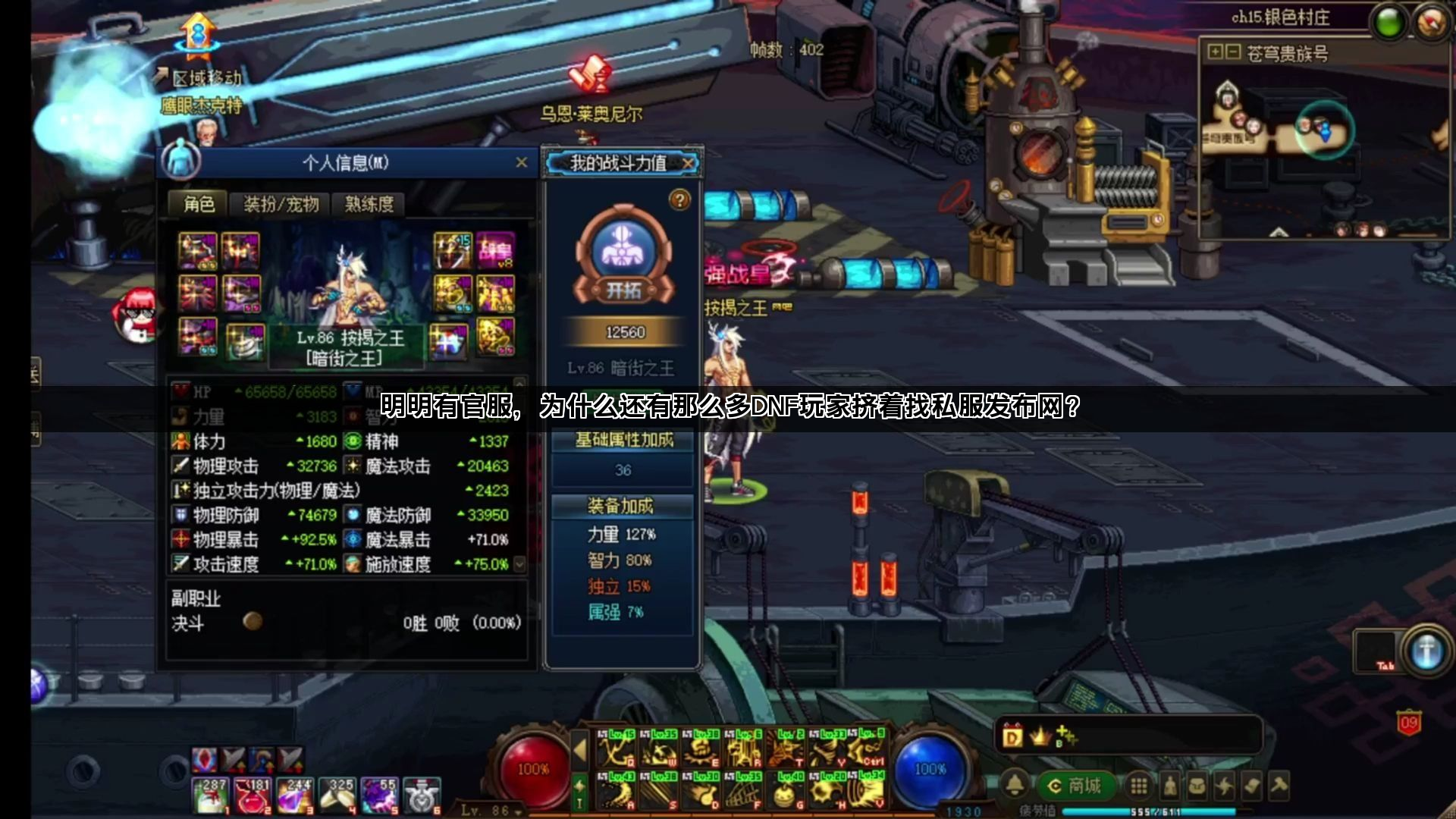Switch to the 装扮/宠物 tab
Viewport: 1456px width, 819px height.
pos(281,204)
